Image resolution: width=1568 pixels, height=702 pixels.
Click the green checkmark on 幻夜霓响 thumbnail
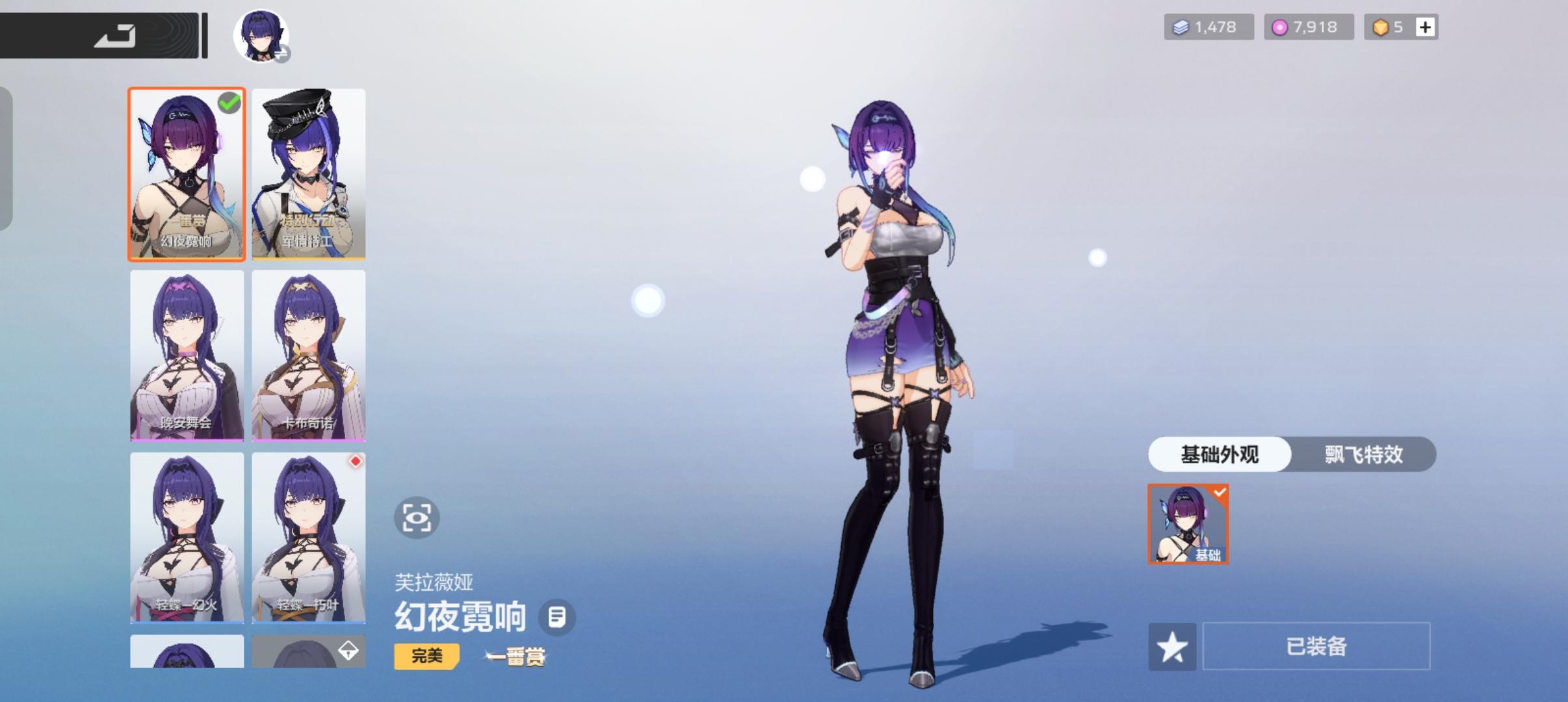pyautogui.click(x=229, y=103)
